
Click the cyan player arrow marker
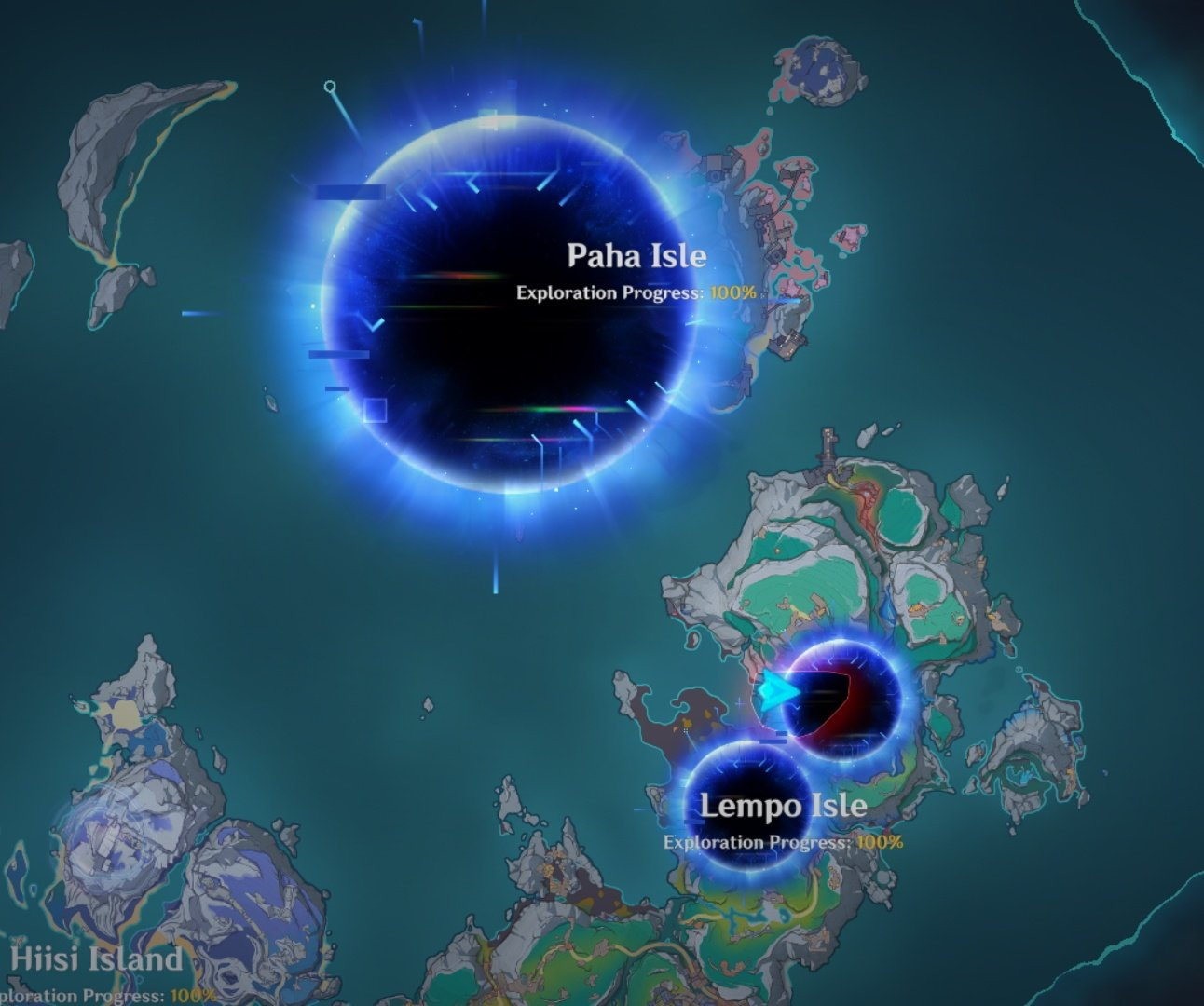[x=777, y=693]
